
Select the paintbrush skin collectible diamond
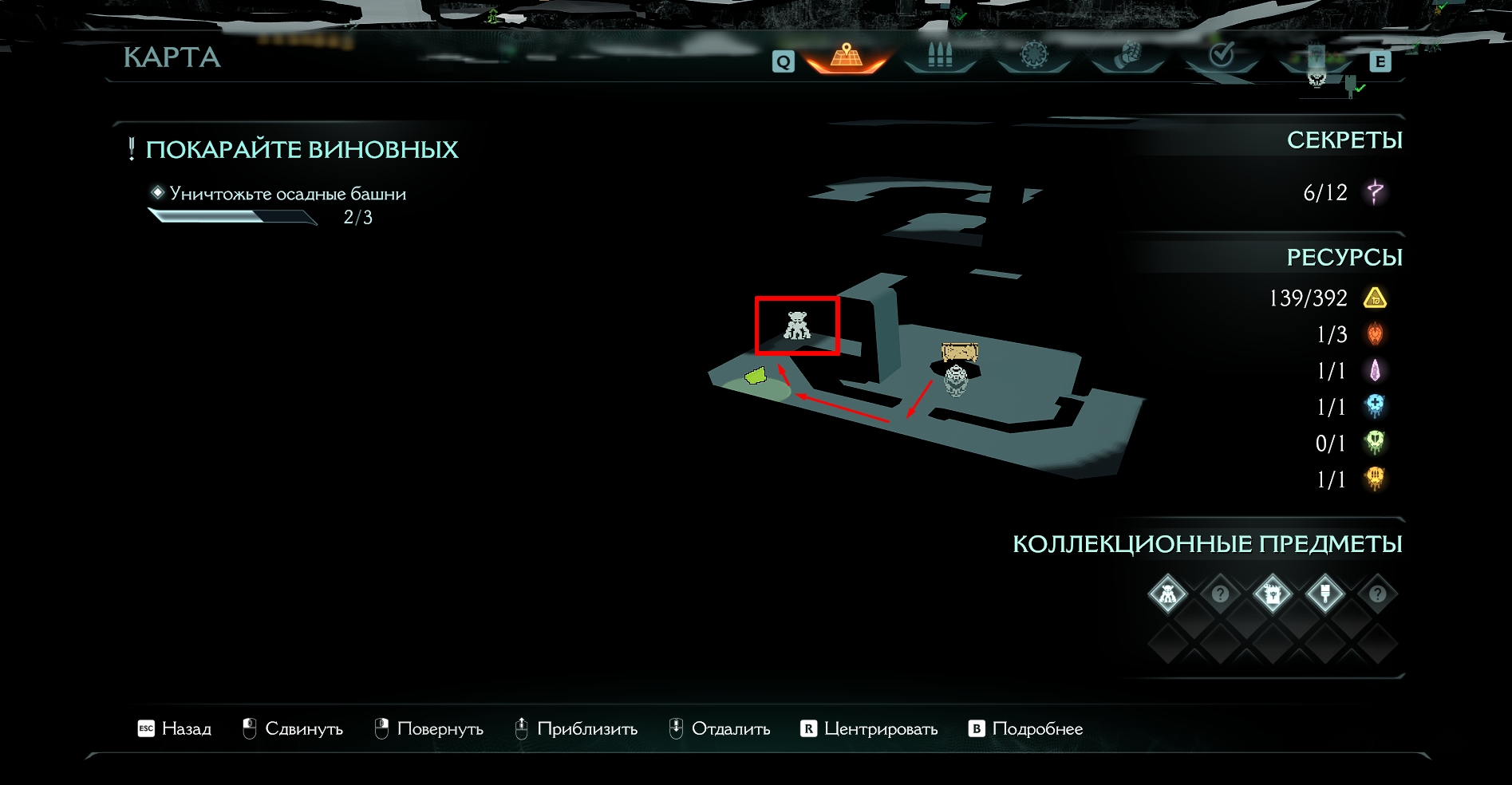point(1324,594)
